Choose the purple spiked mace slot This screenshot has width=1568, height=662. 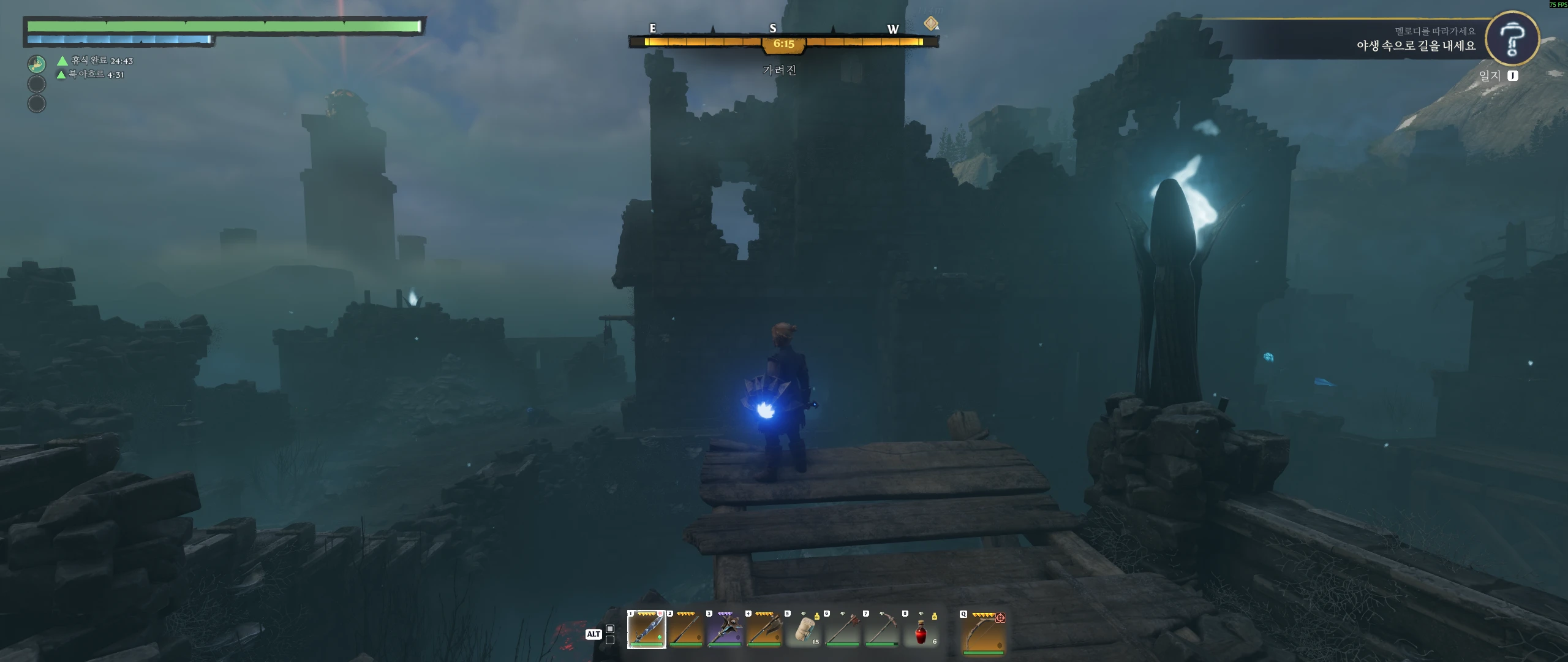click(x=725, y=630)
